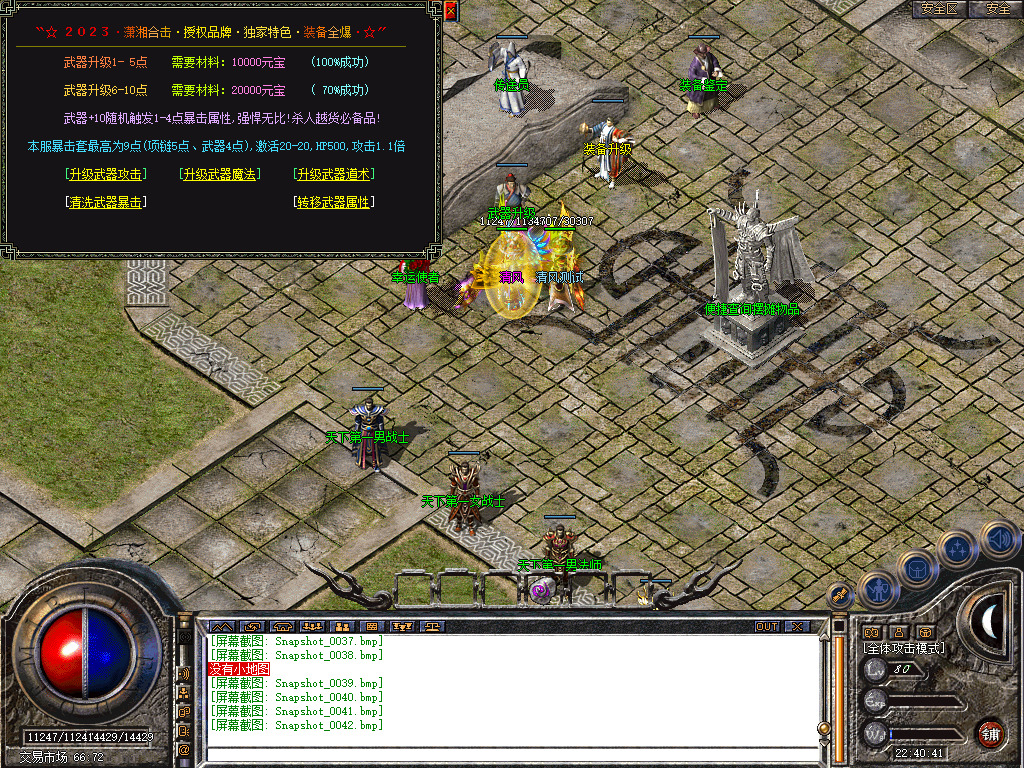Image resolution: width=1024 pixels, height=768 pixels.
Task: Select 升级武器魔法 upgrade option
Action: click(x=219, y=174)
